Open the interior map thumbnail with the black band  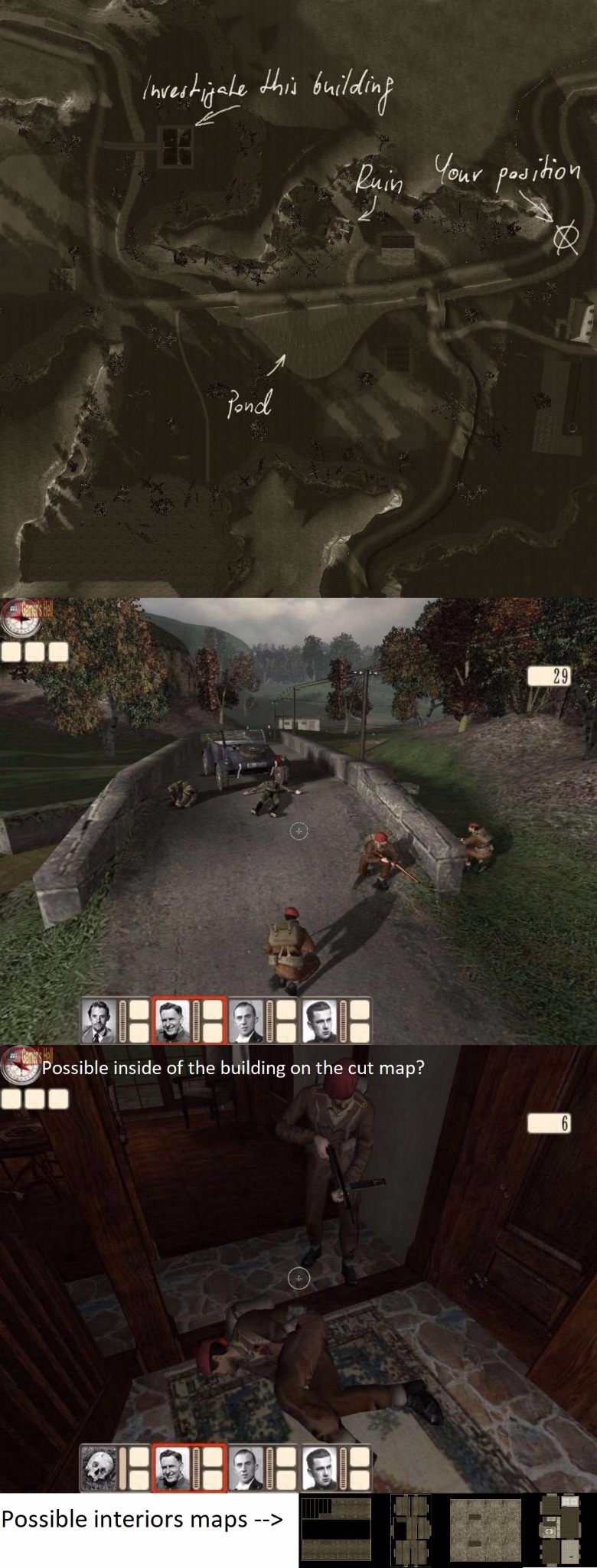coord(336,1529)
